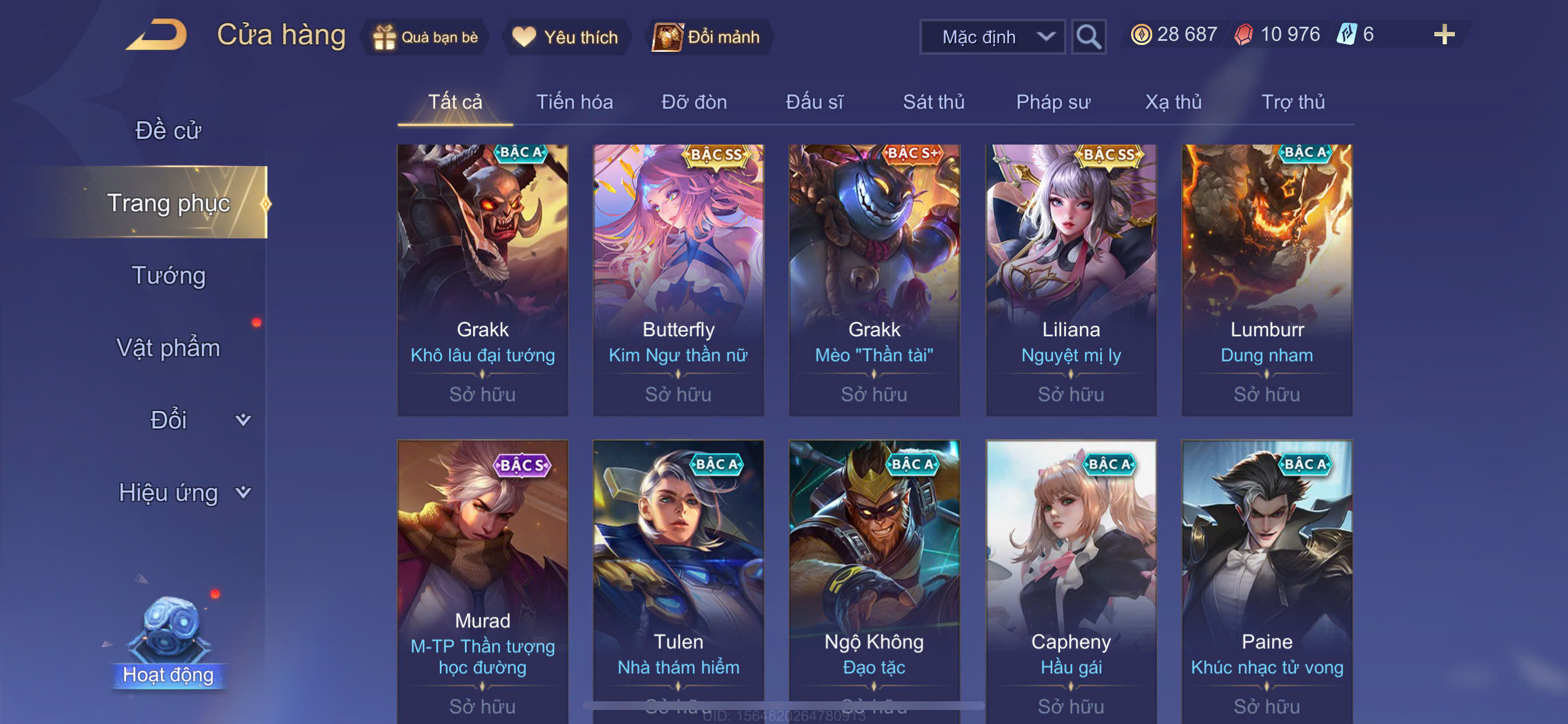
Task: Open the Đề cử shop section
Action: click(168, 130)
